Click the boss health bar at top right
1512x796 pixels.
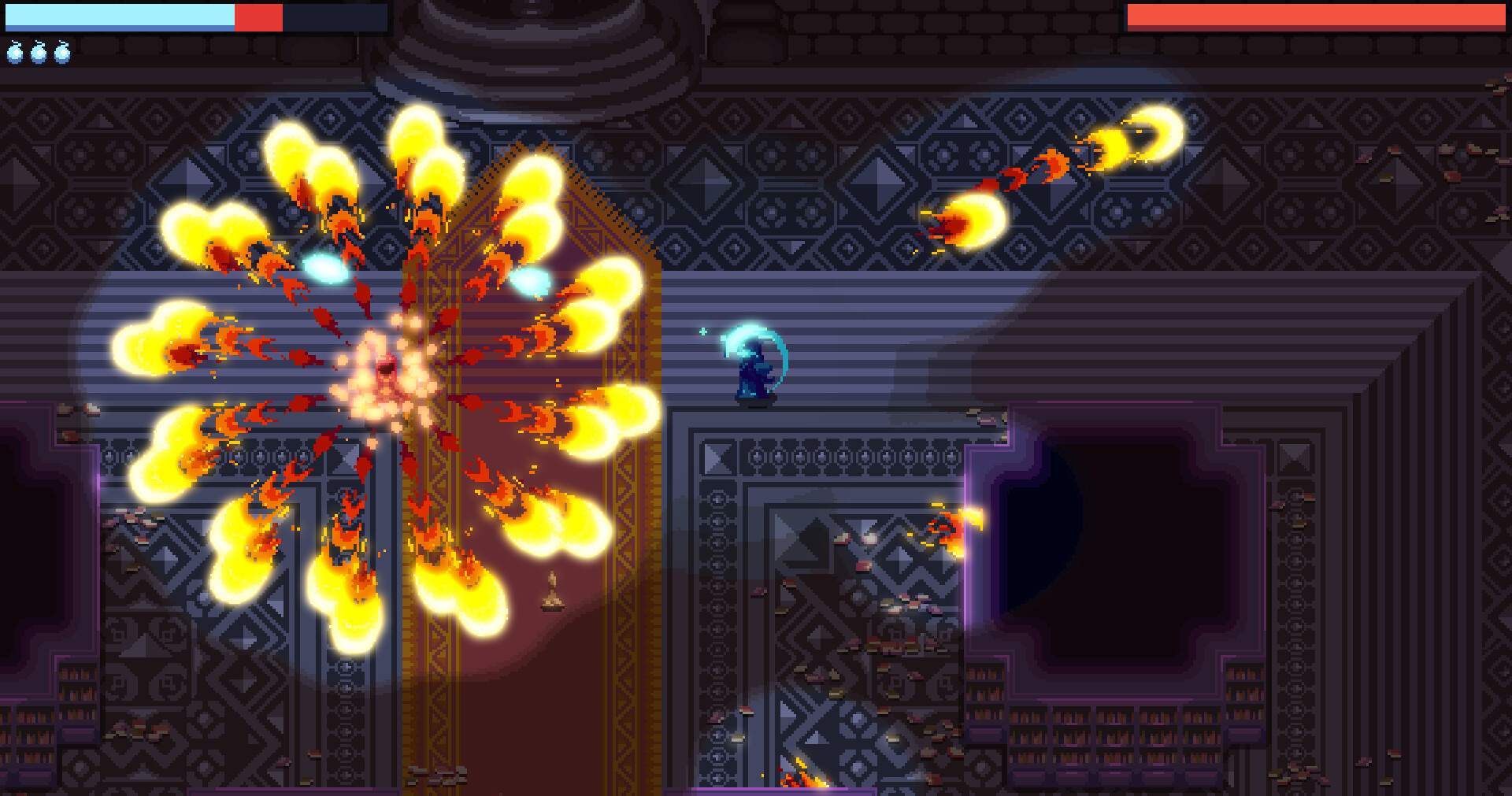click(1315, 14)
